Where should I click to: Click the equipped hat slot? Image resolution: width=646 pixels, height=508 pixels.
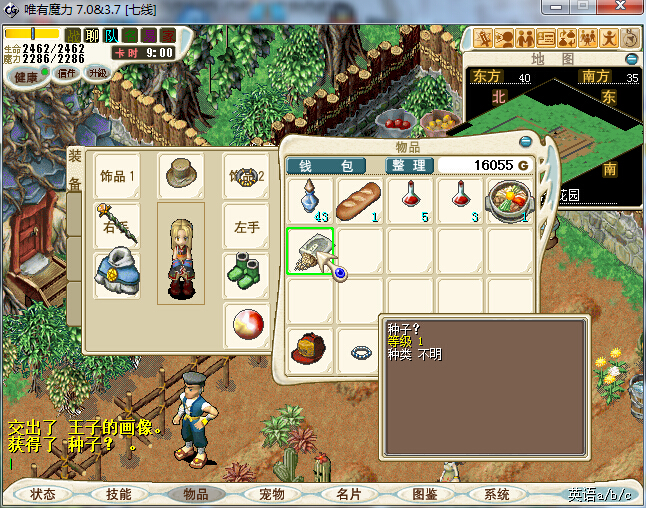pyautogui.click(x=181, y=174)
